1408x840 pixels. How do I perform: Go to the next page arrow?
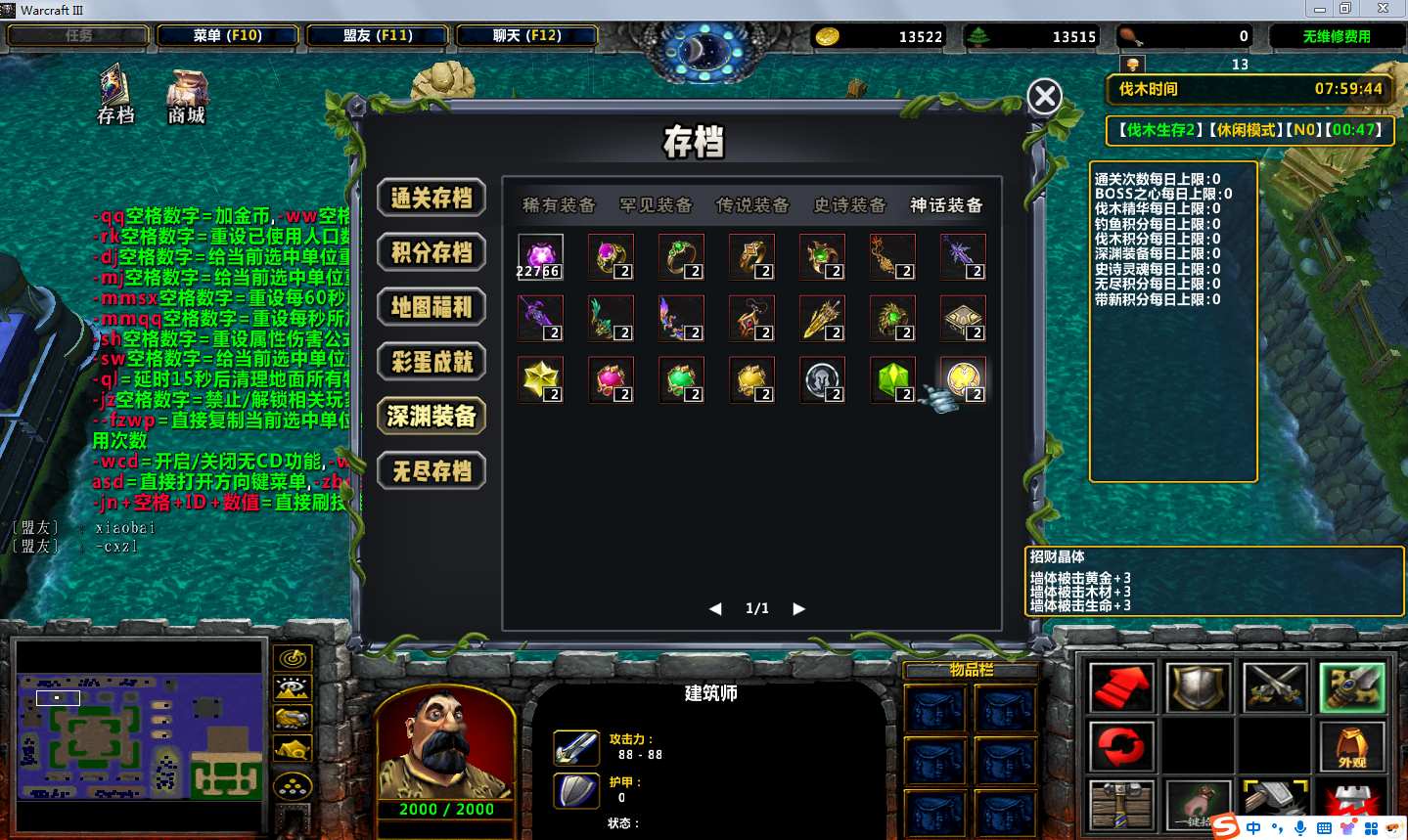point(798,608)
